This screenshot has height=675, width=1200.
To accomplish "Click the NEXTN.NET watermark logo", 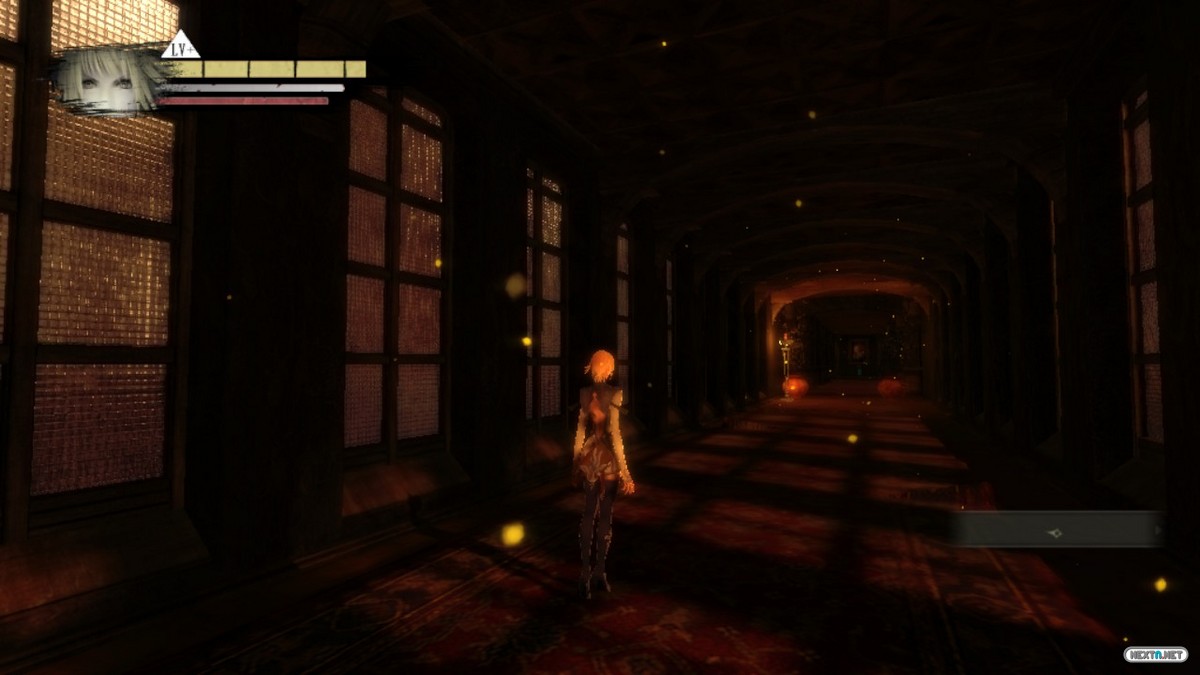I will 1156,654.
